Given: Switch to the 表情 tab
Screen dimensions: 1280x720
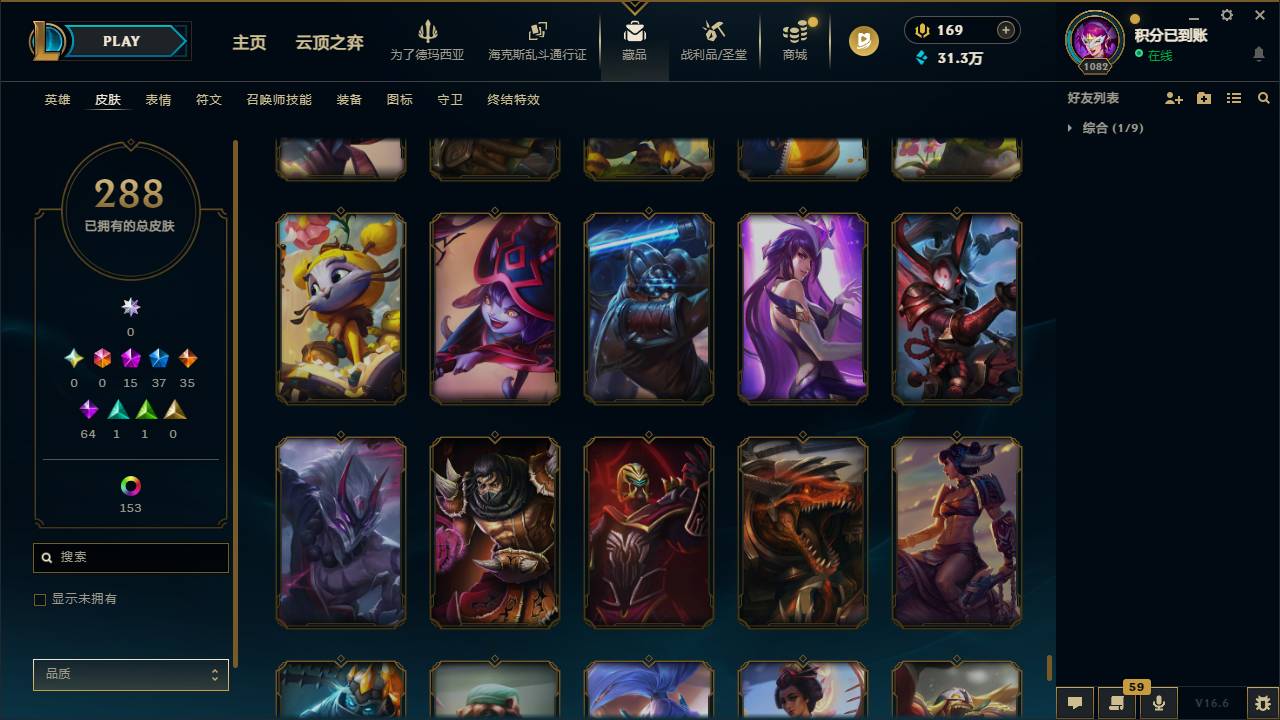Looking at the screenshot, I should click(159, 99).
